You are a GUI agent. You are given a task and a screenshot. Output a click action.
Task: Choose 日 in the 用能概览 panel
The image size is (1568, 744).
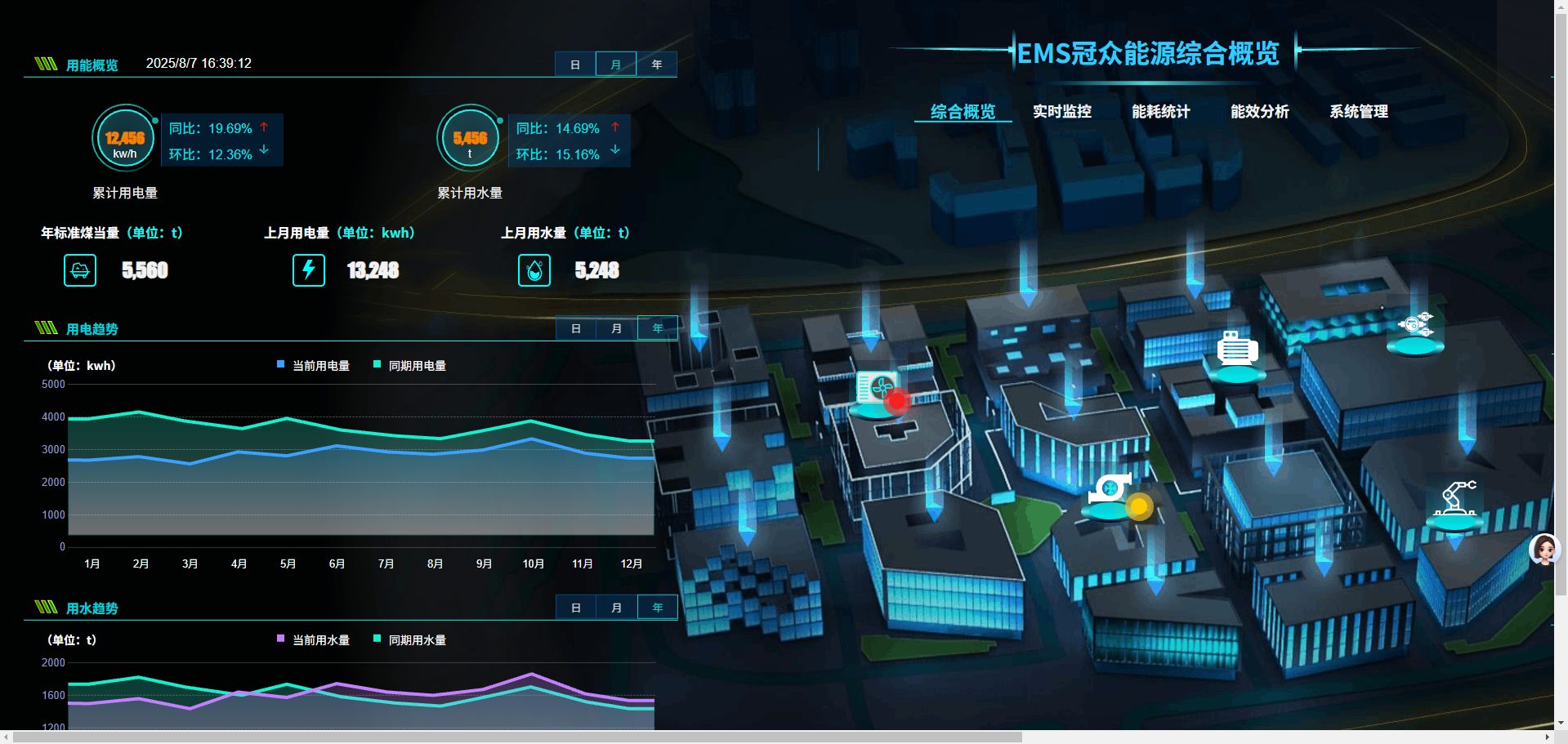[x=575, y=65]
